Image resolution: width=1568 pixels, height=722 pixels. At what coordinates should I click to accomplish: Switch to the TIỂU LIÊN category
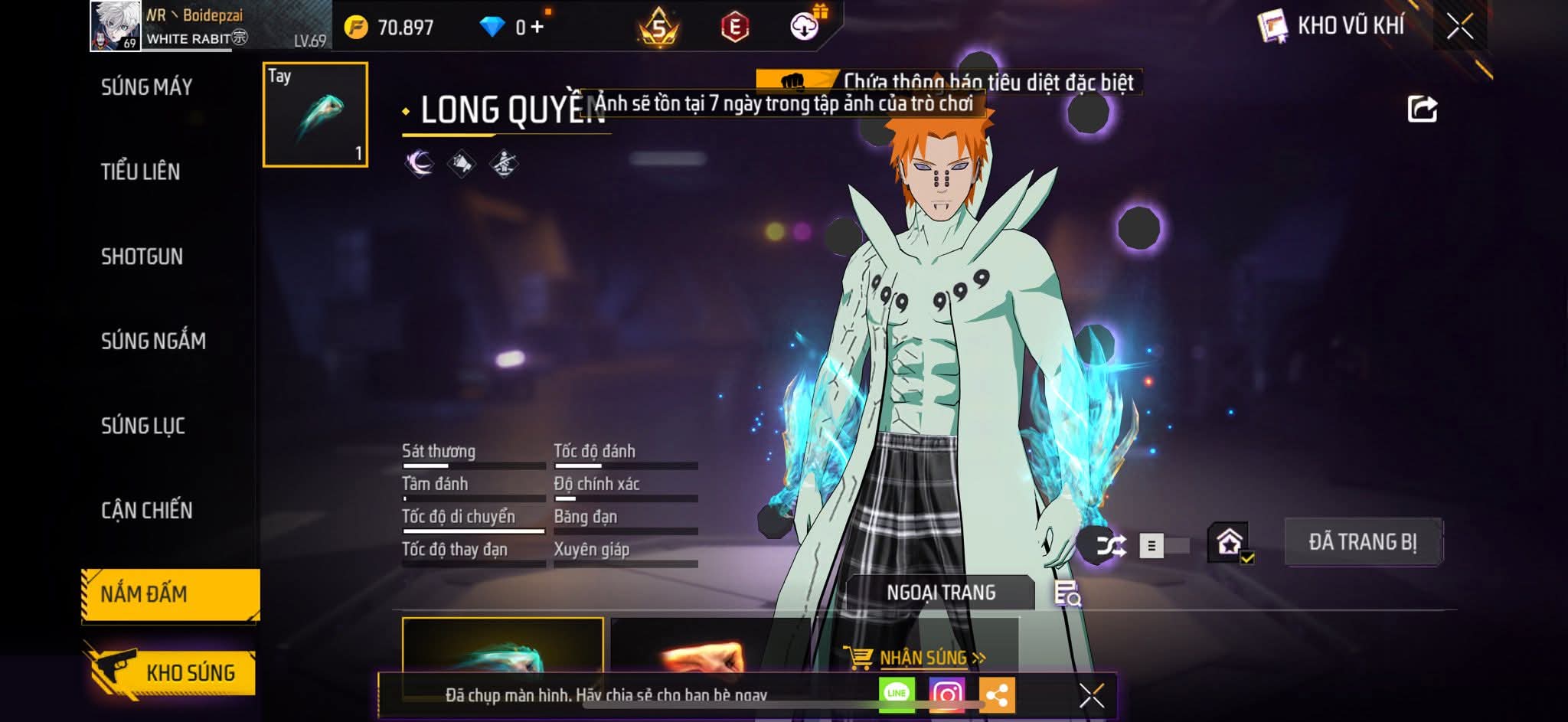140,172
